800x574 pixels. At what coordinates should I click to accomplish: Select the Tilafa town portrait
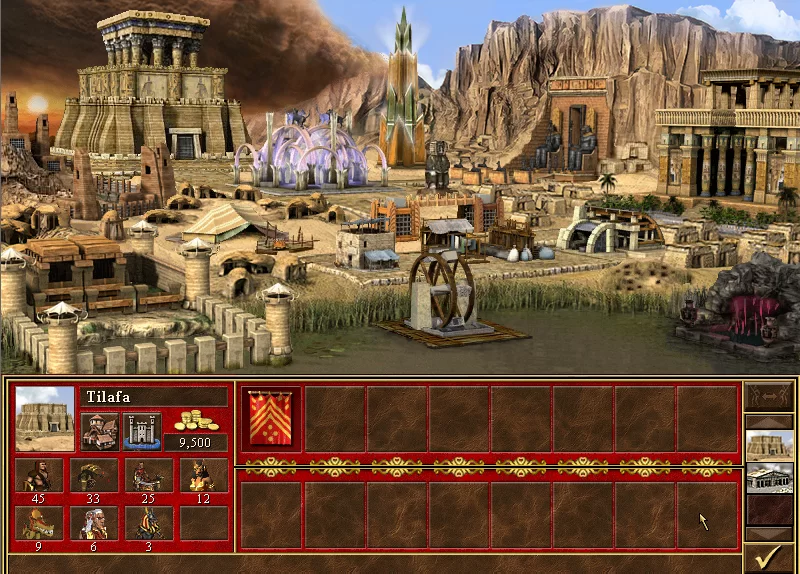45,418
